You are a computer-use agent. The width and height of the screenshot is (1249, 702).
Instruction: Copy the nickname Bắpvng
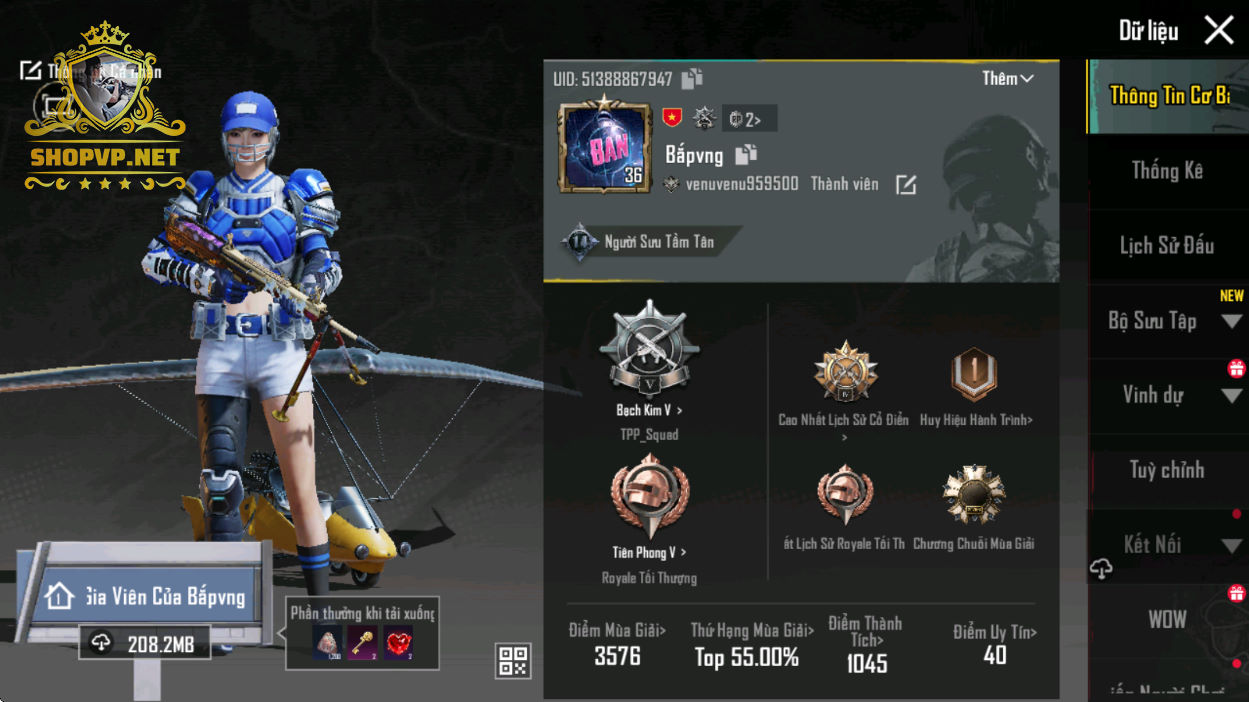pos(746,154)
